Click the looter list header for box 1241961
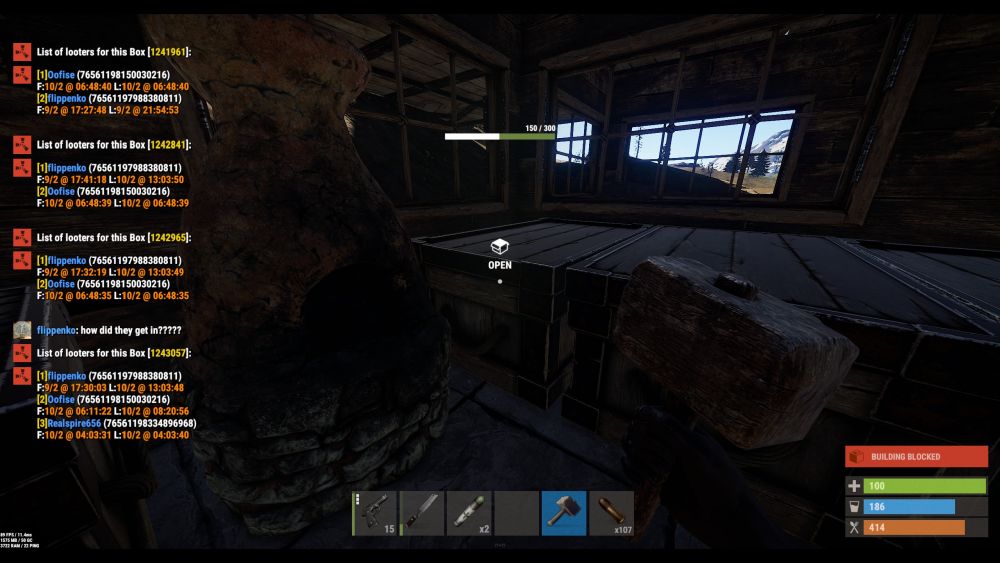Screen dimensions: 1000x563 click(x=113, y=52)
